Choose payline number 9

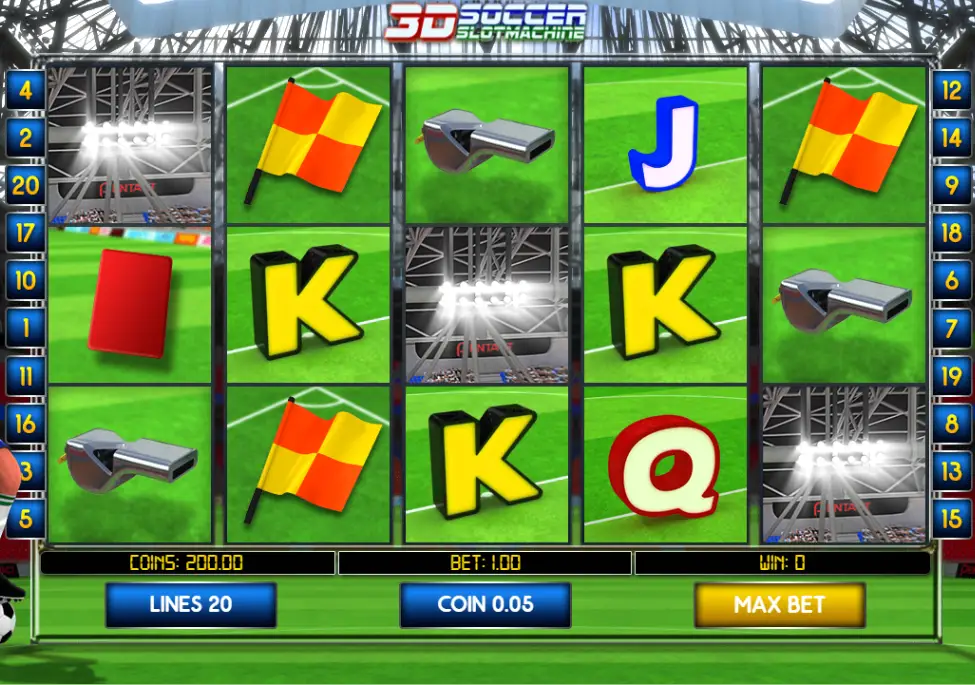pos(951,186)
